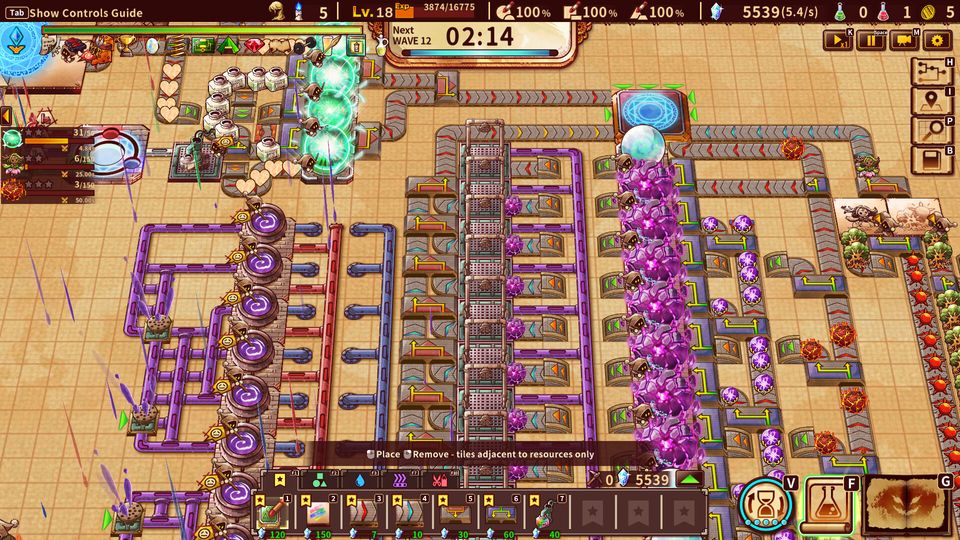Toggle the x1 game speed button

point(837,40)
